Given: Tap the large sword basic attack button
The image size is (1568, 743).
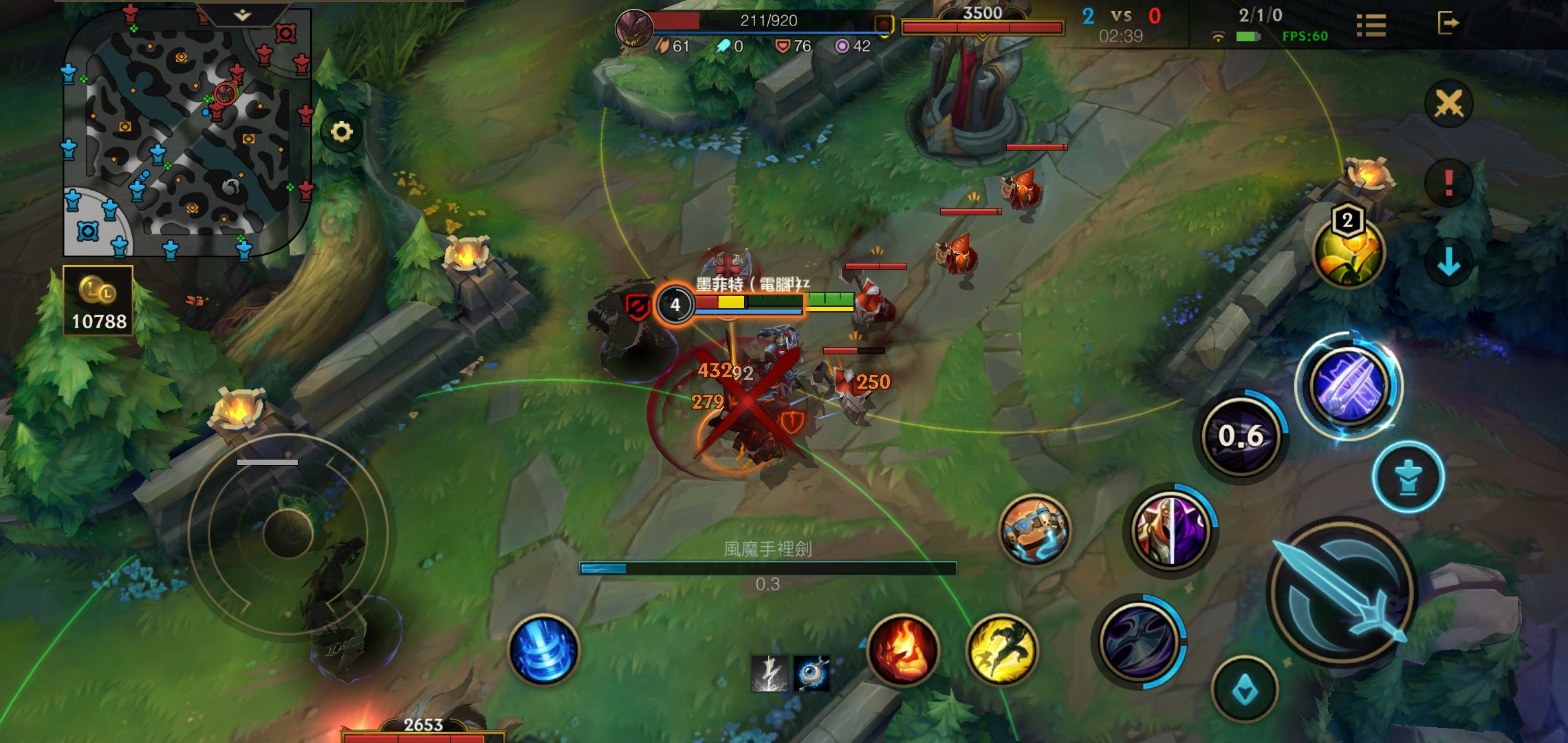Looking at the screenshot, I should coord(1341,592).
